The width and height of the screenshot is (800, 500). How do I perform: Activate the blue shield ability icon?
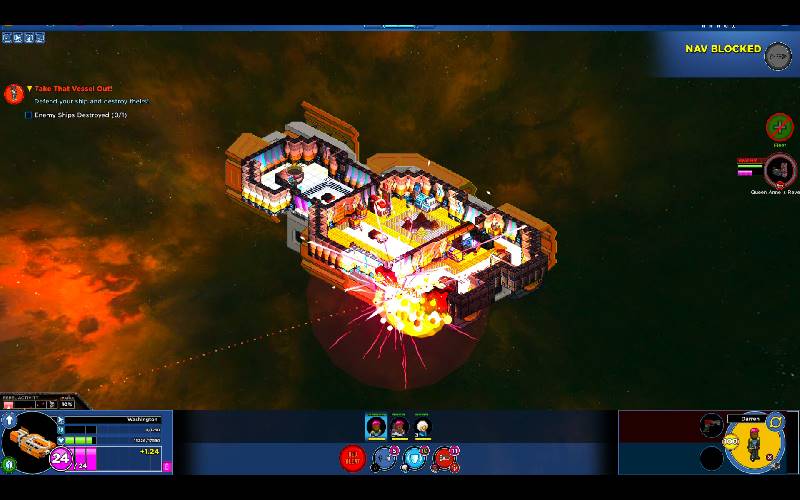[414, 460]
